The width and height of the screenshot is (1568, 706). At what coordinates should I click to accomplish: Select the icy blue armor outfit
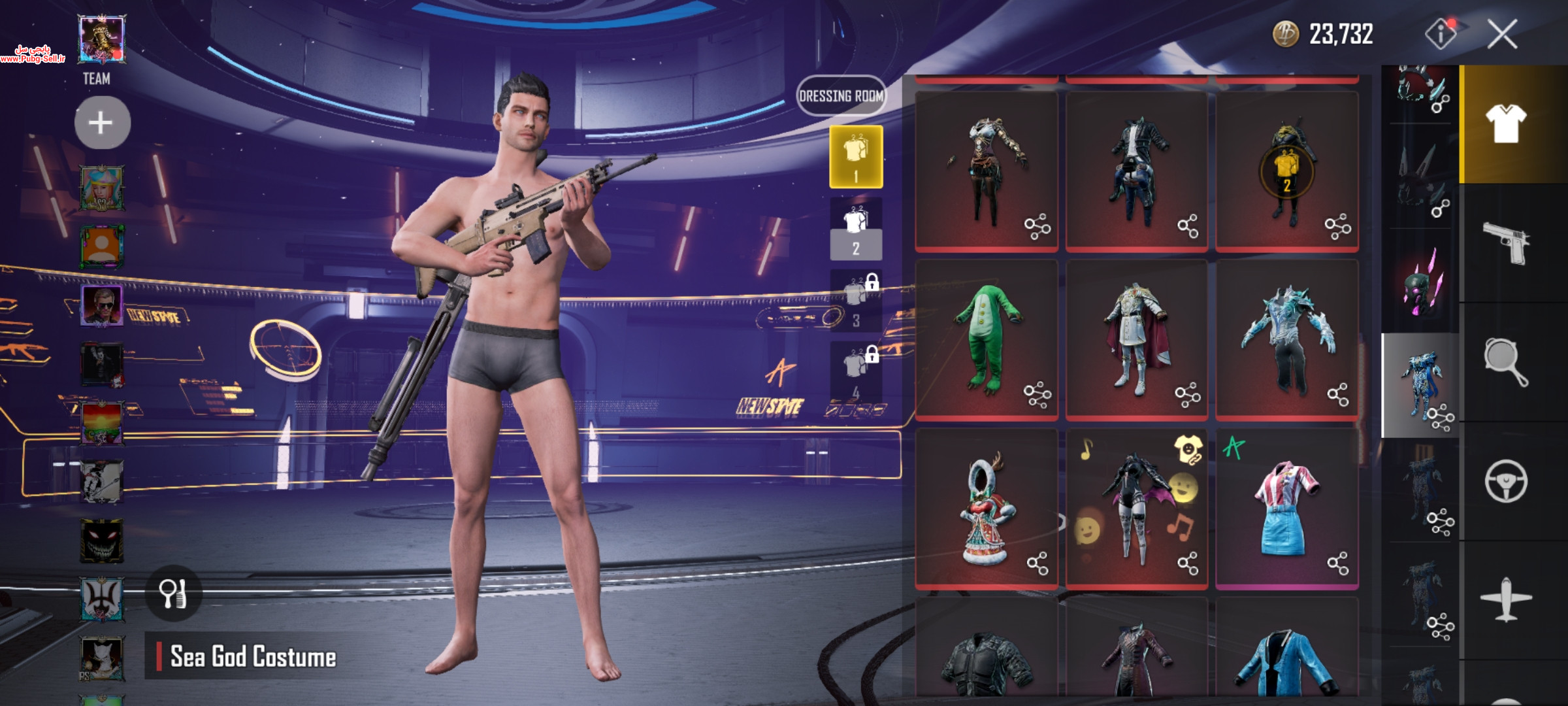(x=1286, y=337)
